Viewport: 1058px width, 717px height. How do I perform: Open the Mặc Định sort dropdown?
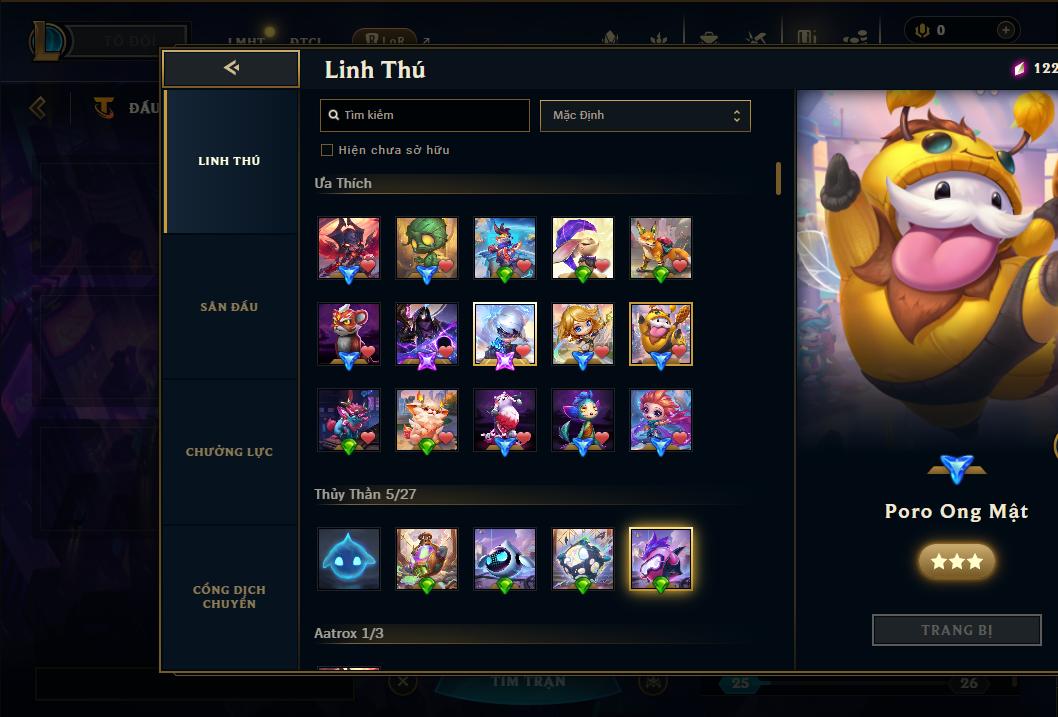pos(645,115)
